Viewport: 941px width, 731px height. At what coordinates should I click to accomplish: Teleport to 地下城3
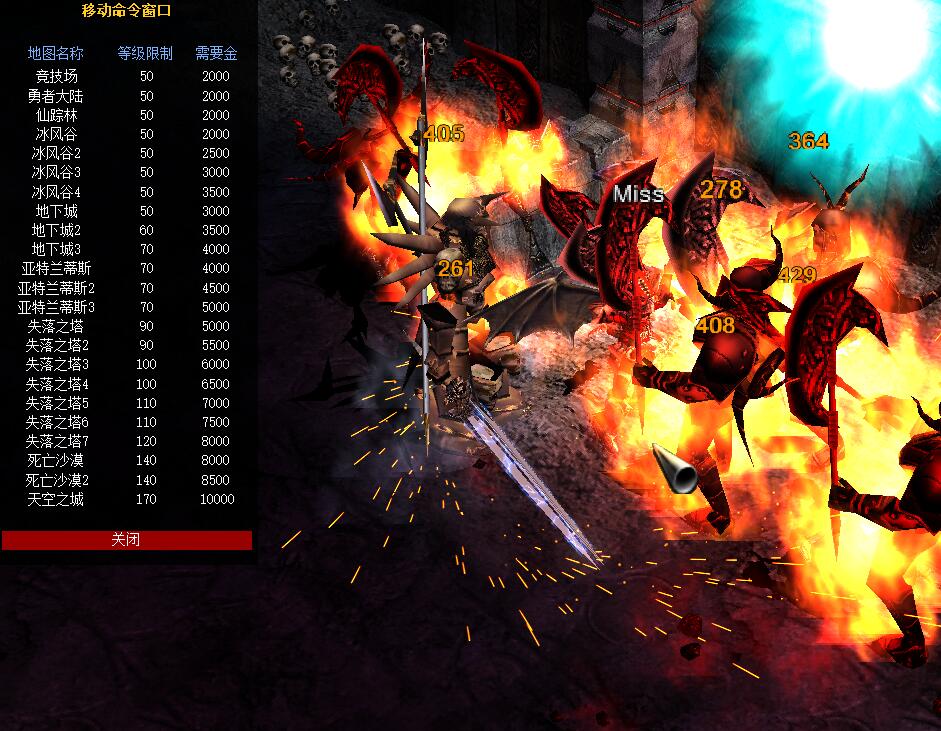point(56,249)
